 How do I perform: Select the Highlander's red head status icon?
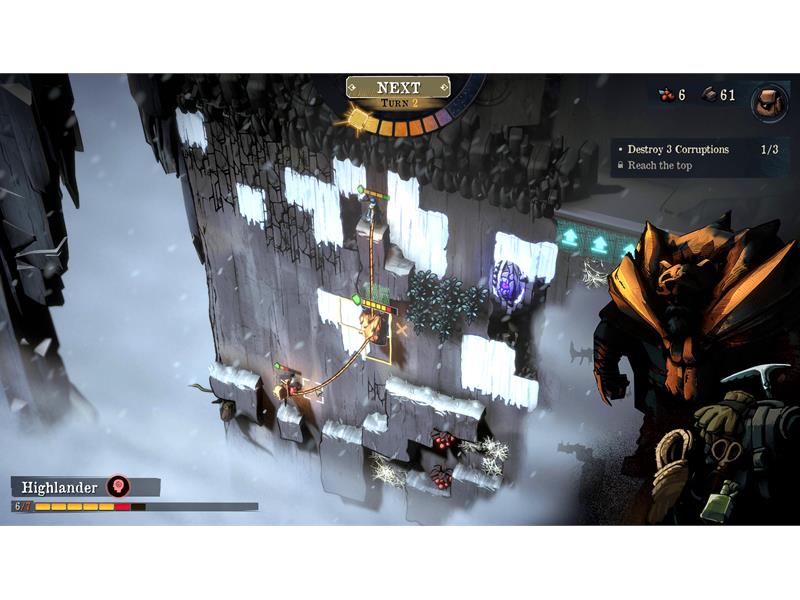pyautogui.click(x=119, y=487)
